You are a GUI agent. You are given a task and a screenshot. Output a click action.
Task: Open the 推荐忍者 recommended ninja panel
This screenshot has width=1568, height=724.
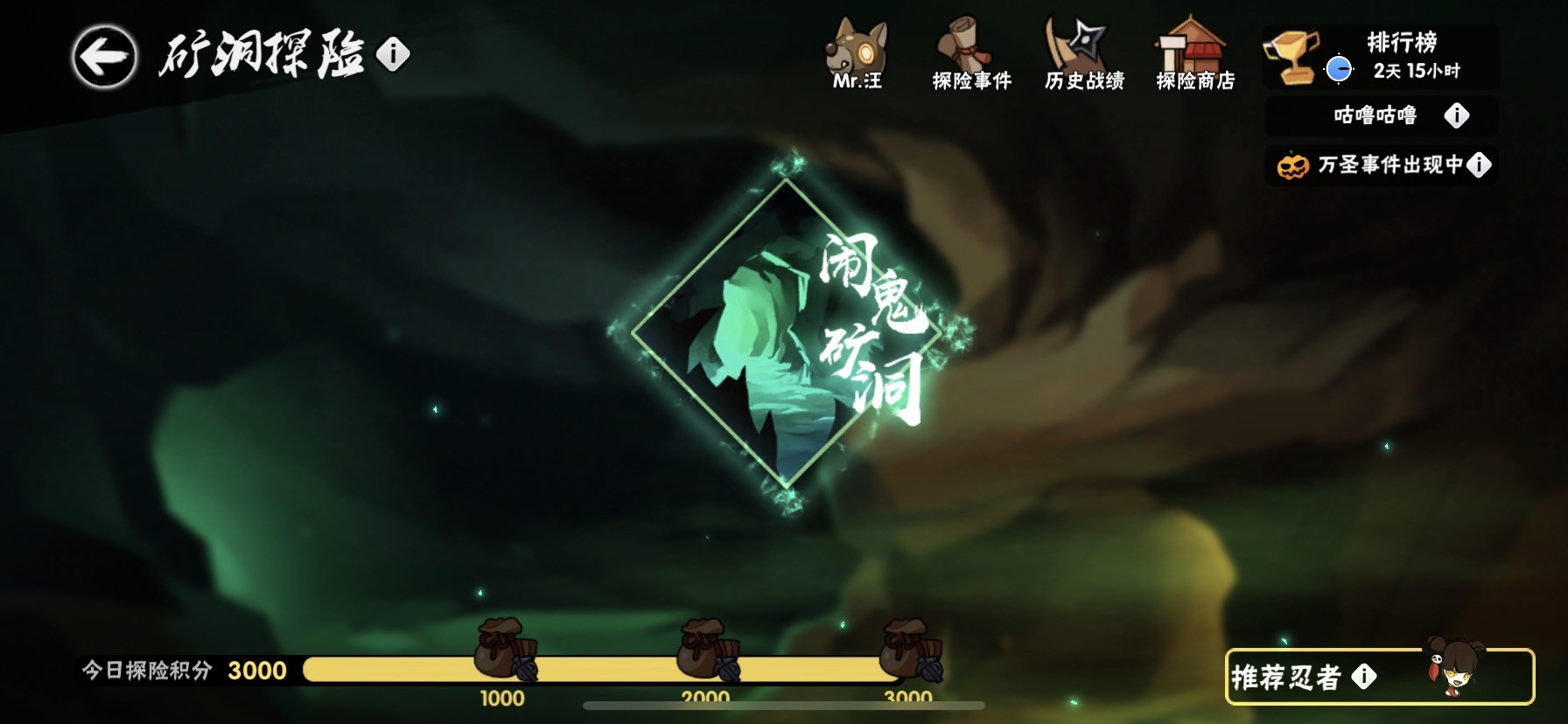(1379, 676)
